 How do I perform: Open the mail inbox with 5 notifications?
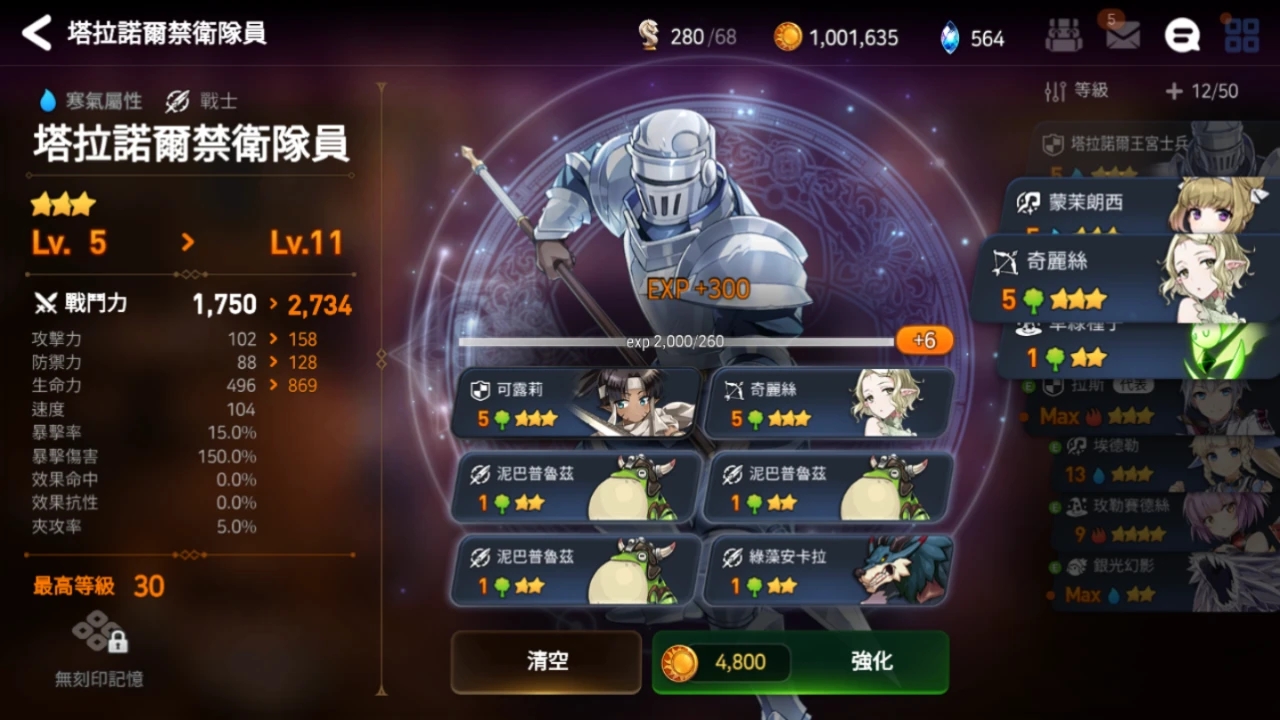[1122, 36]
